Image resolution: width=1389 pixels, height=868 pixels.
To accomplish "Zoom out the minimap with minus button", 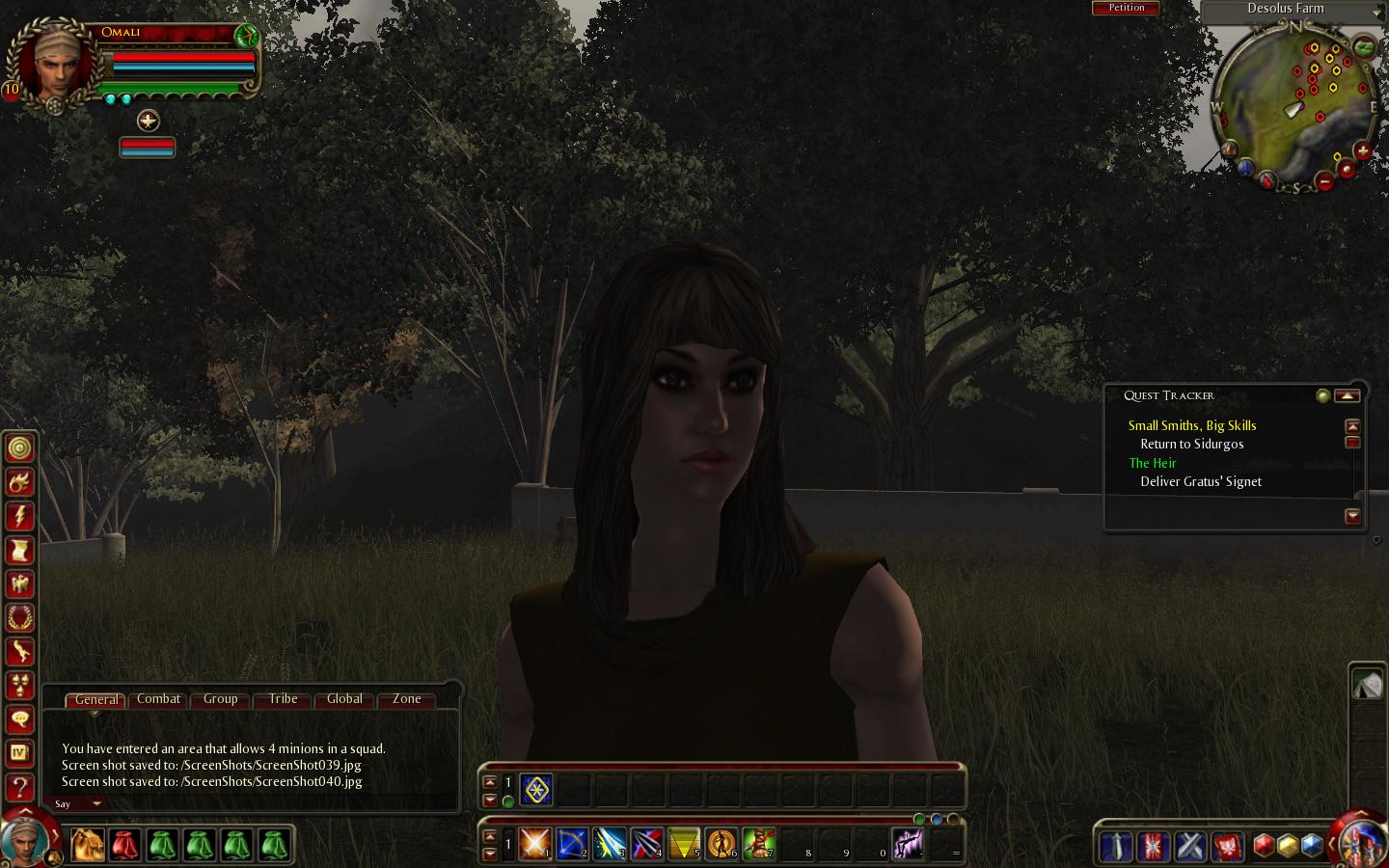I will [x=1325, y=181].
